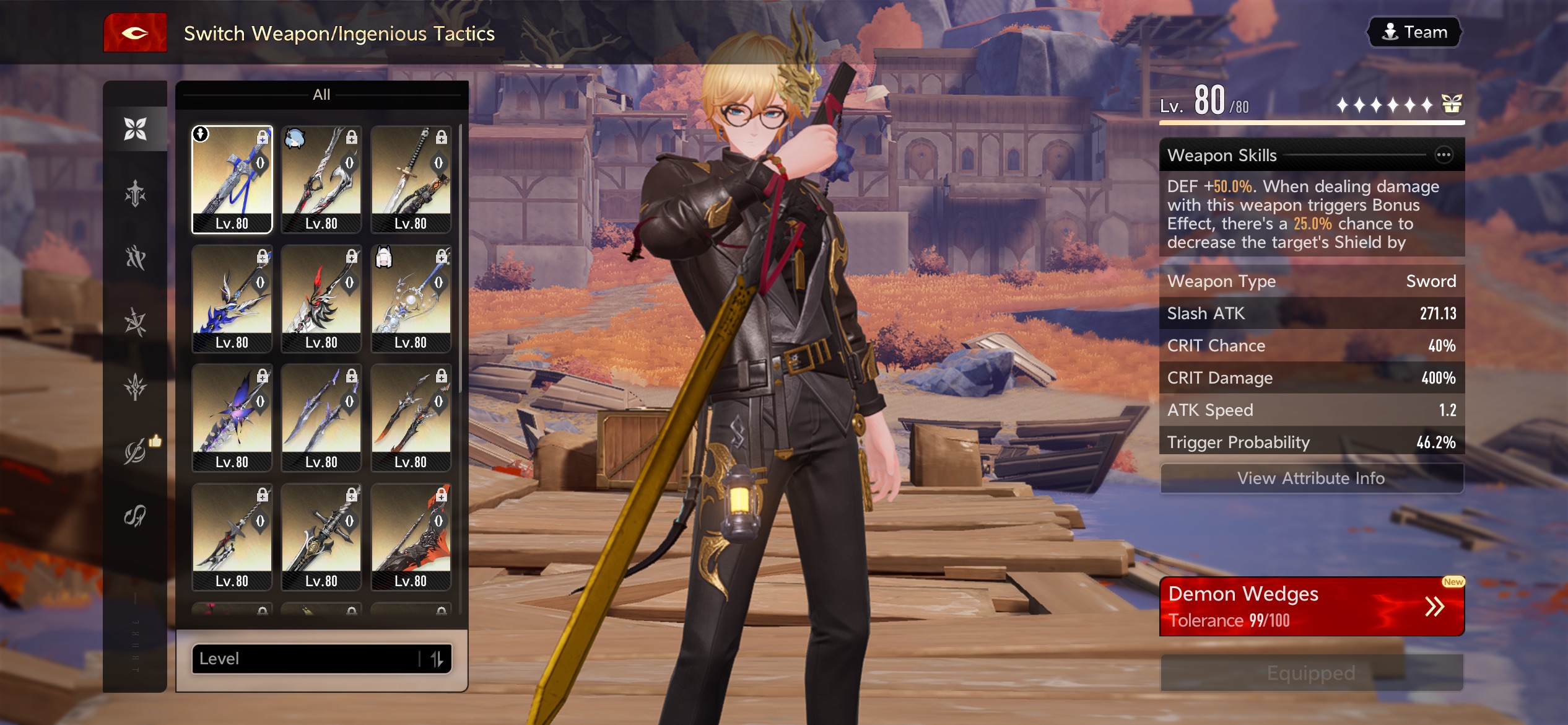The image size is (1568, 725).
Task: Select the equipped blue-ribbon sword
Action: [x=232, y=179]
